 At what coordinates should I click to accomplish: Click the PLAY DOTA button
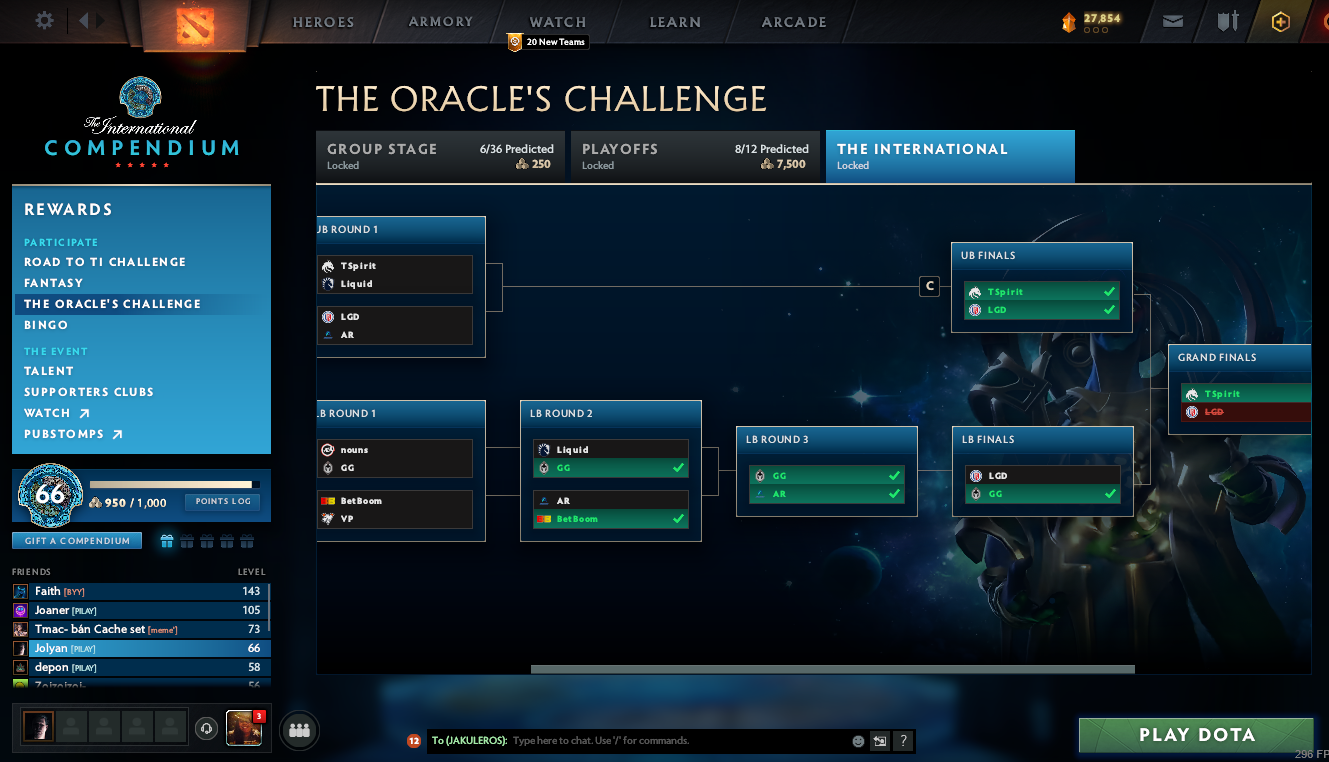[x=1196, y=734]
